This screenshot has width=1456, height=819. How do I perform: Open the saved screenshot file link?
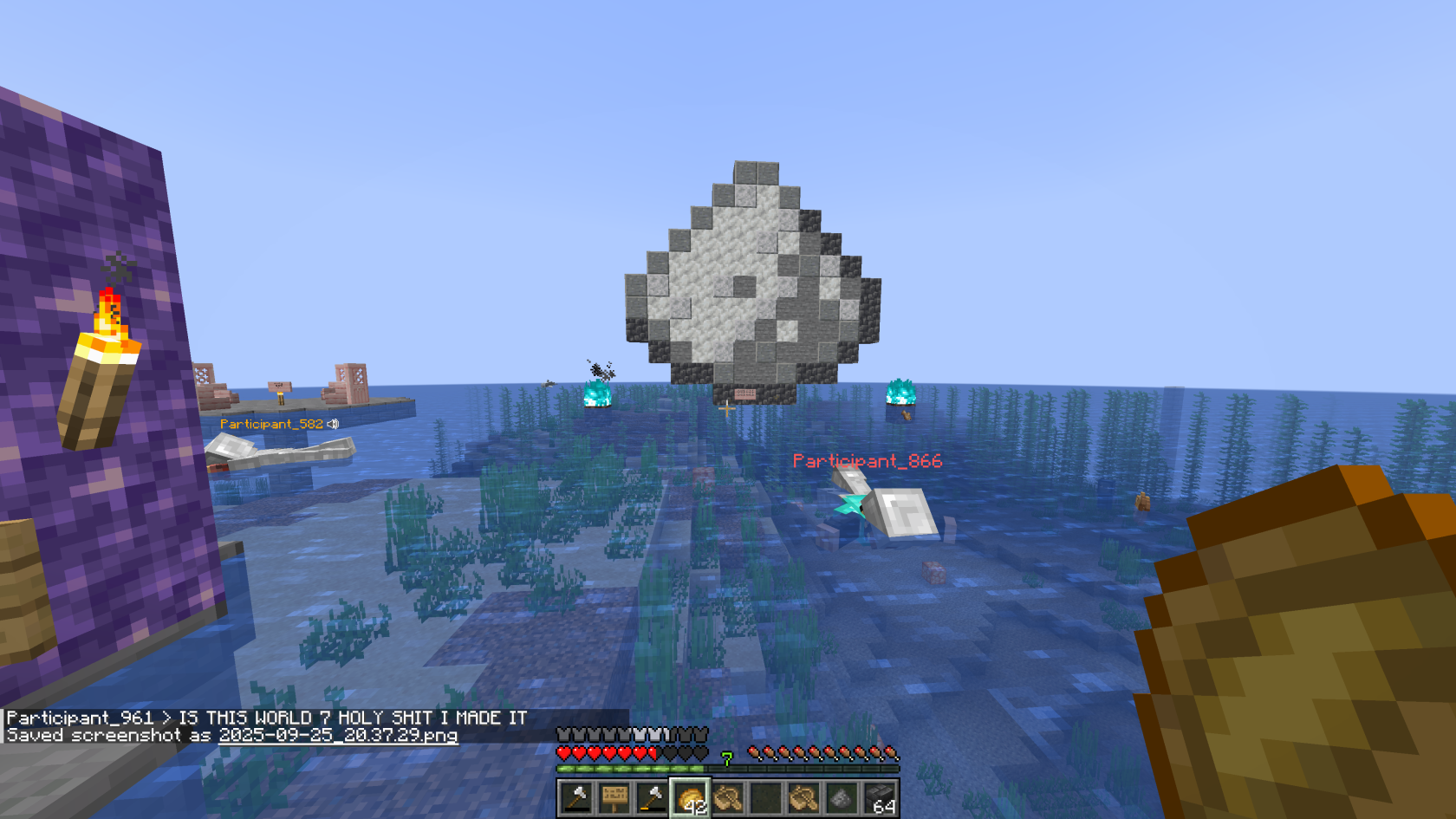pos(338,736)
